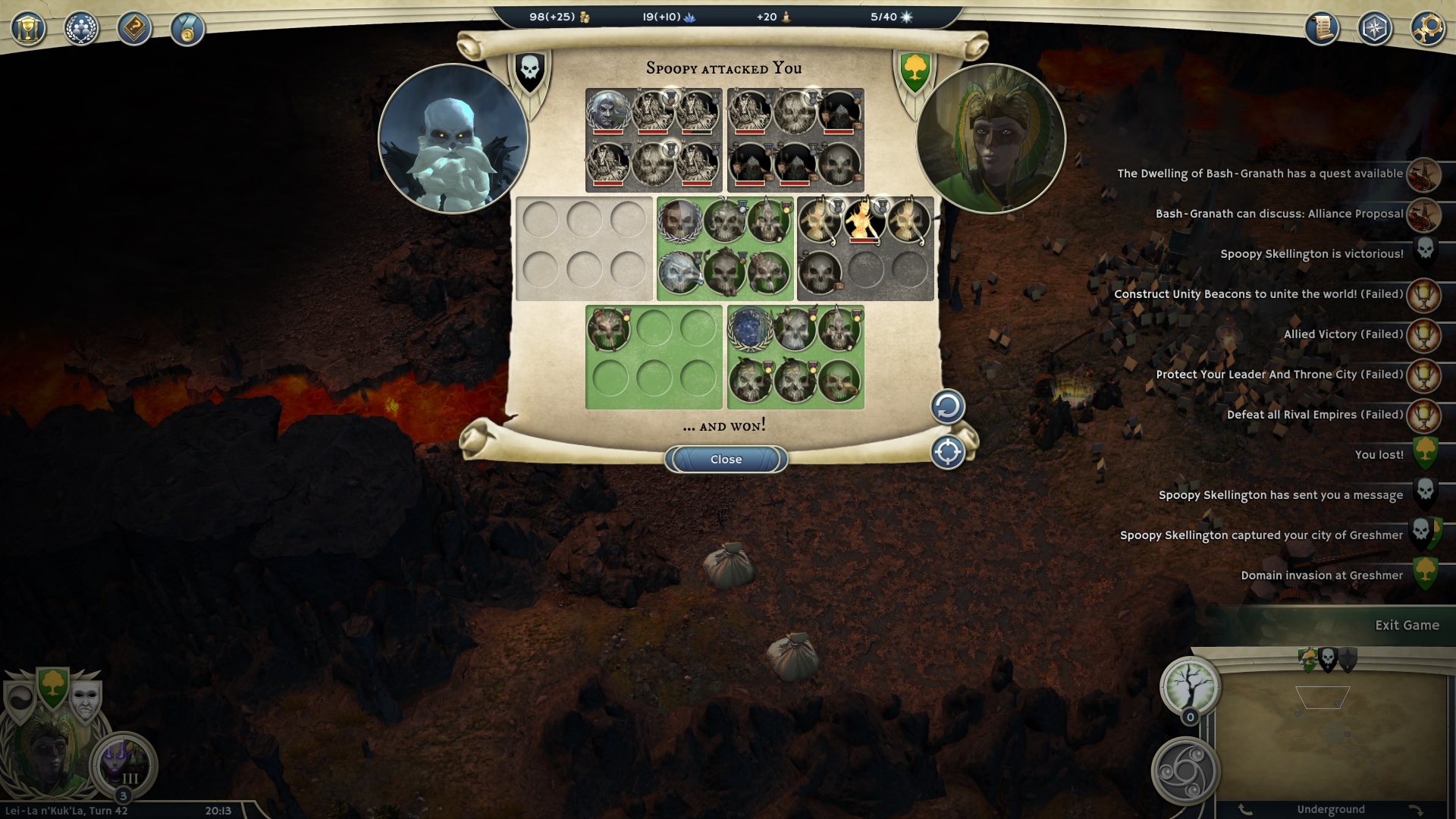Click the dead tree button by minimap
Screen dimensions: 1456x819
(x=1189, y=685)
